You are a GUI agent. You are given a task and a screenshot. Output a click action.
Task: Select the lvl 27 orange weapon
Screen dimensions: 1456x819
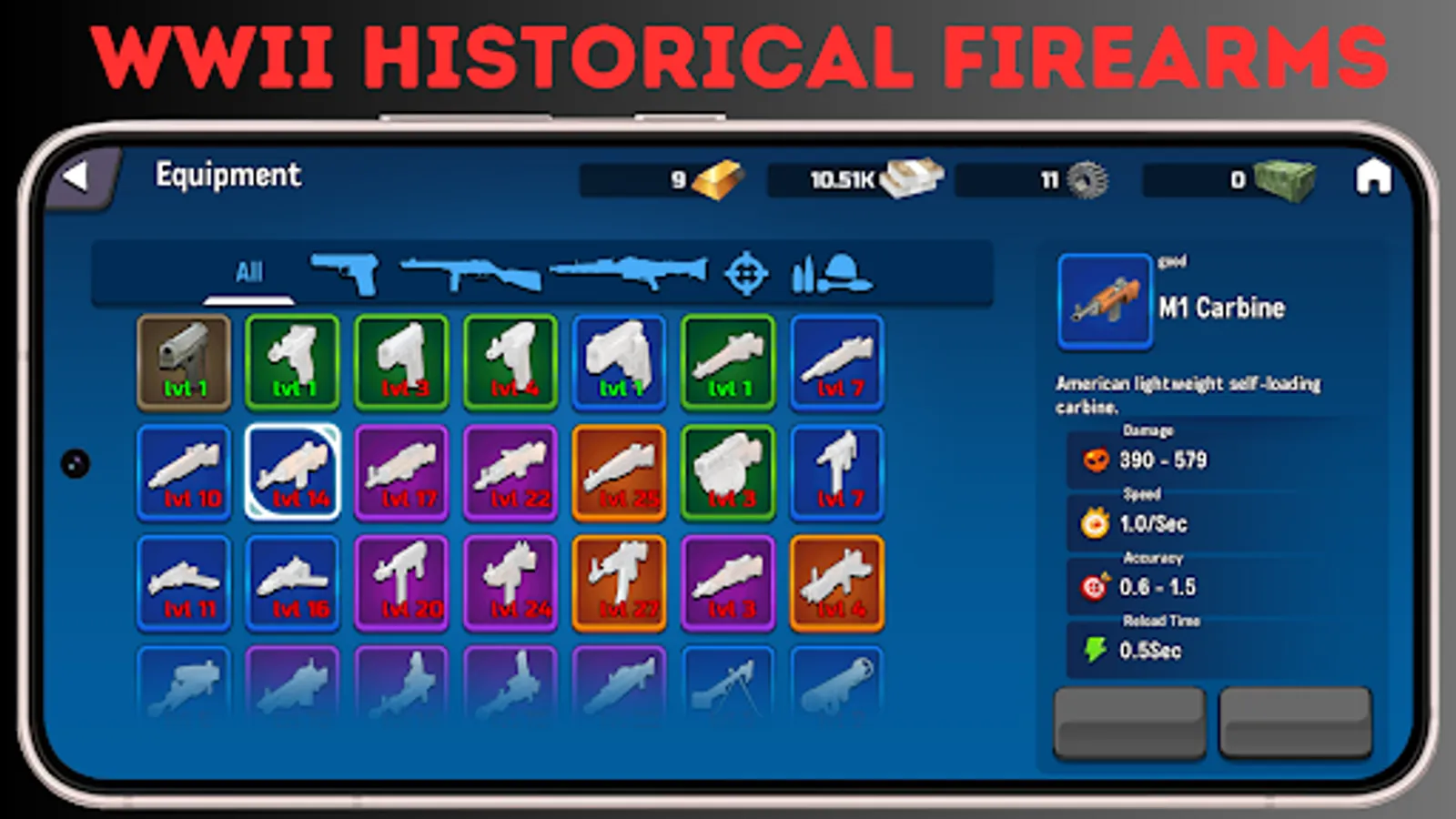coord(619,582)
